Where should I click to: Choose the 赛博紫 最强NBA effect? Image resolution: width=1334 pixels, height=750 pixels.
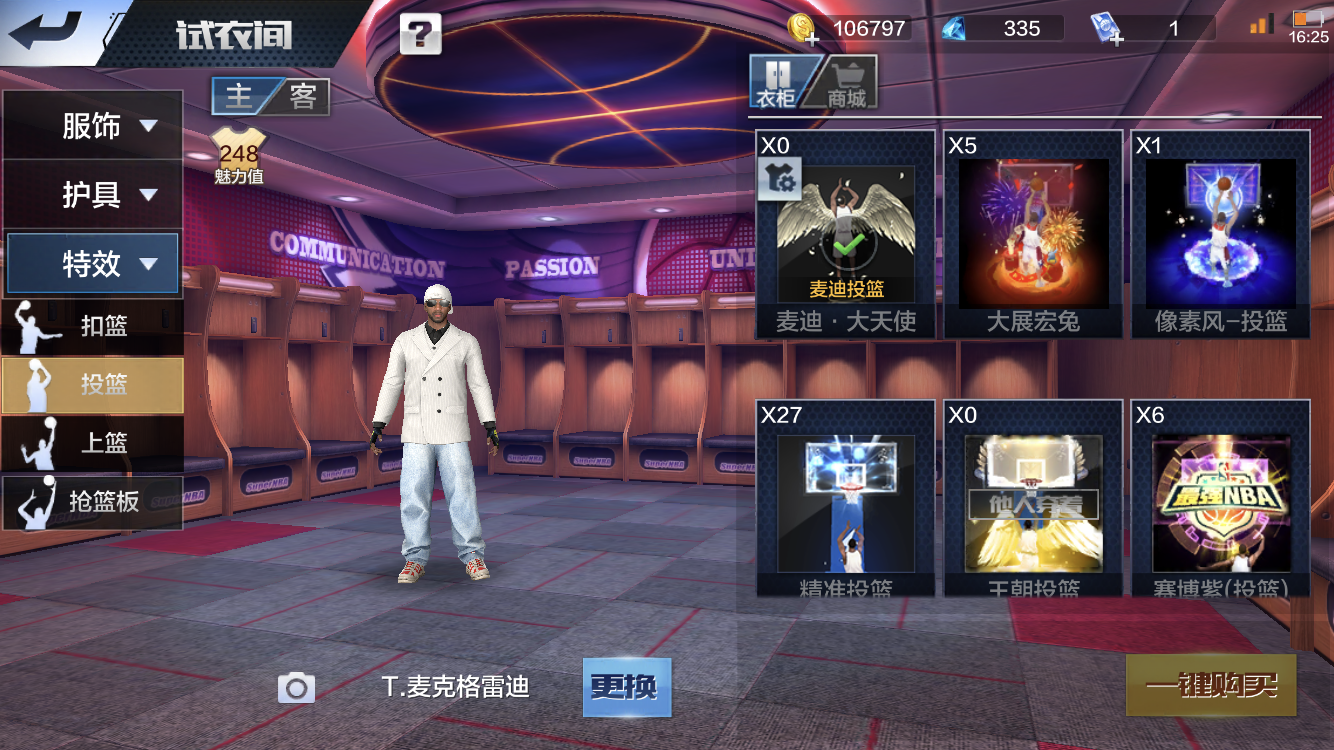point(1220,500)
